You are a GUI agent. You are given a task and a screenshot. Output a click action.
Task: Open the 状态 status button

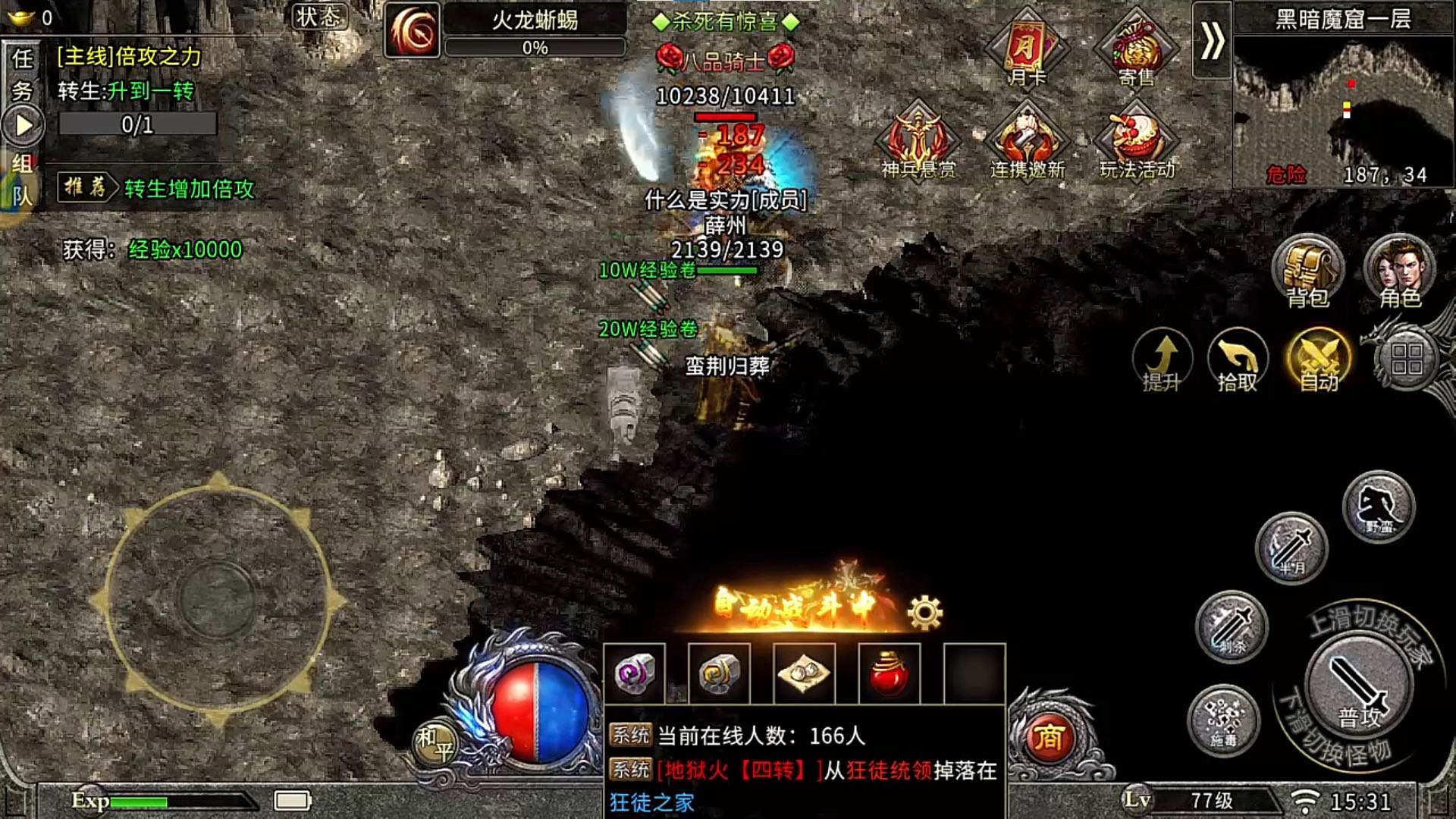point(319,17)
